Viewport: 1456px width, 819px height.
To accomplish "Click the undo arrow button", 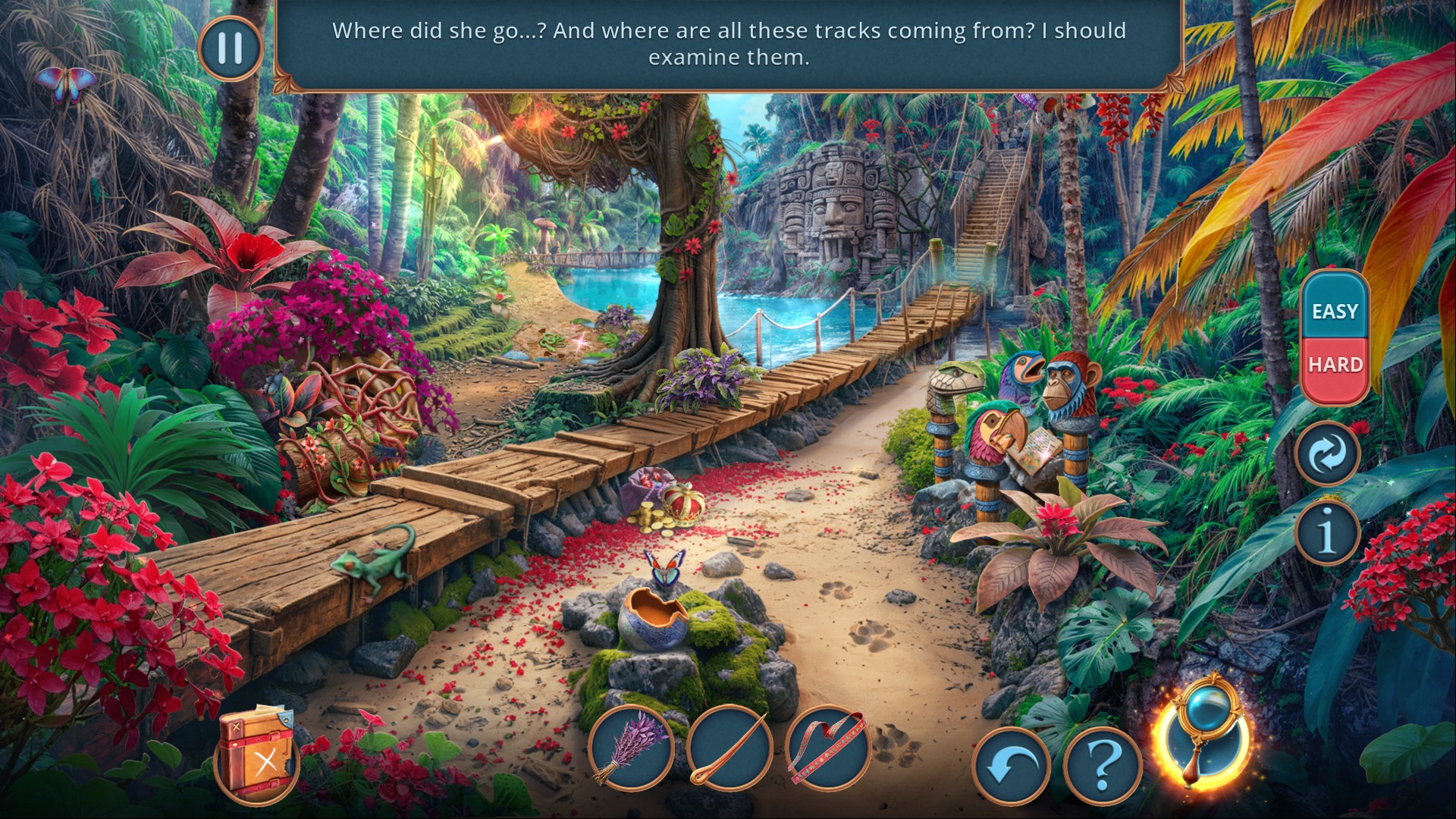I will tap(1011, 766).
